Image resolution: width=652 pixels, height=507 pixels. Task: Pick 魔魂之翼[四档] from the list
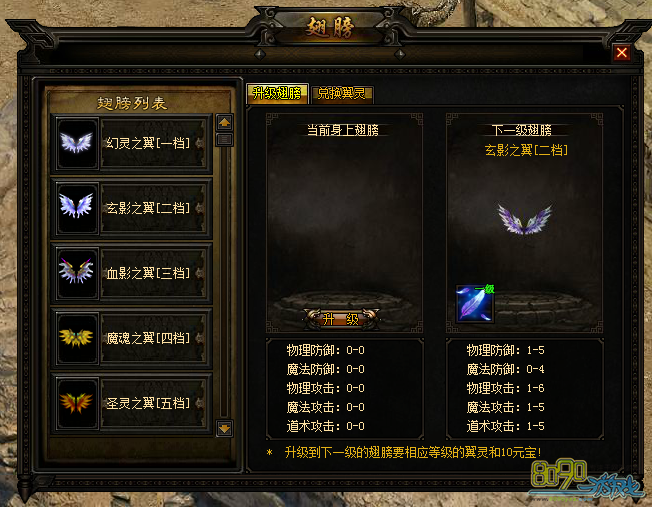click(x=131, y=338)
